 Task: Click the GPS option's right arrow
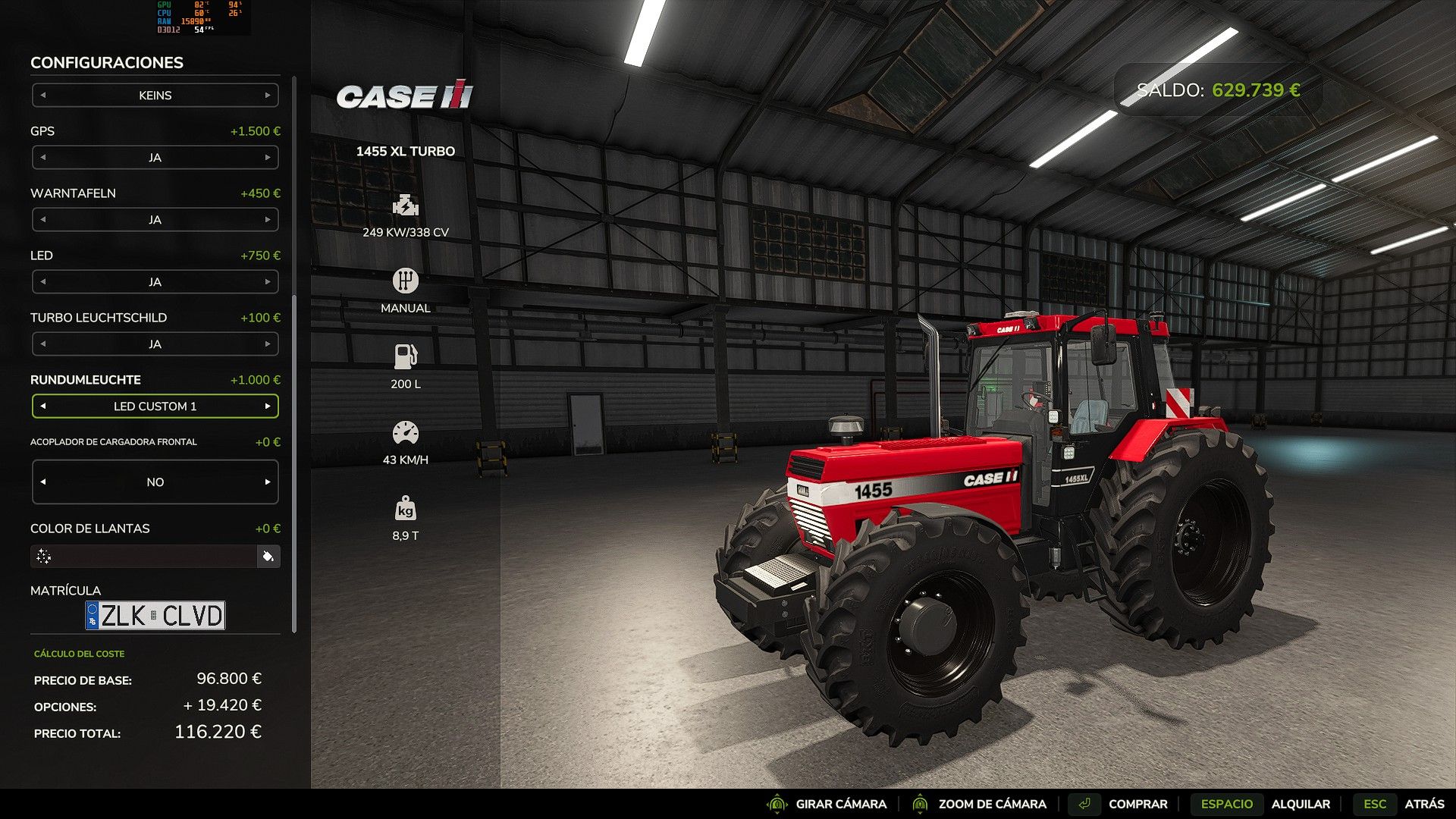pos(268,158)
